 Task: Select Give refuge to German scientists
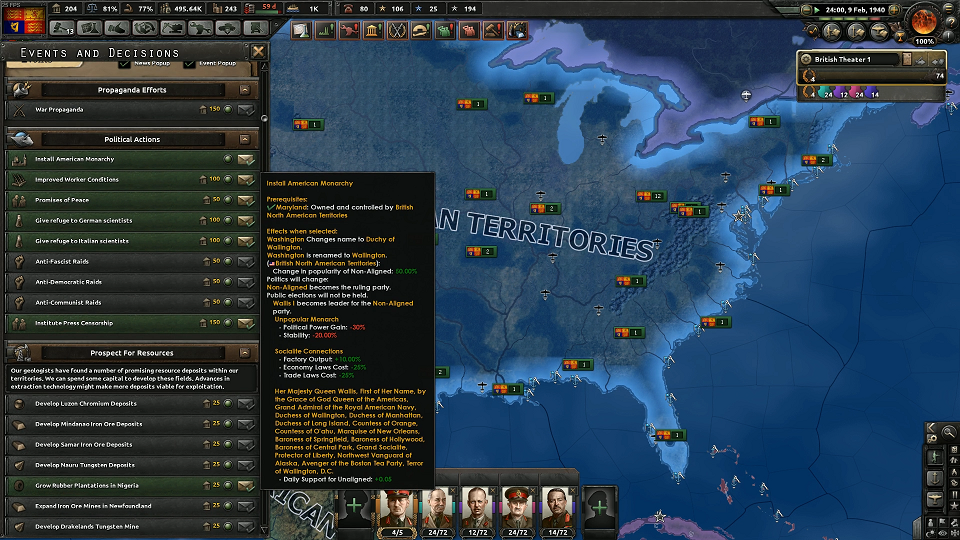click(x=245, y=221)
